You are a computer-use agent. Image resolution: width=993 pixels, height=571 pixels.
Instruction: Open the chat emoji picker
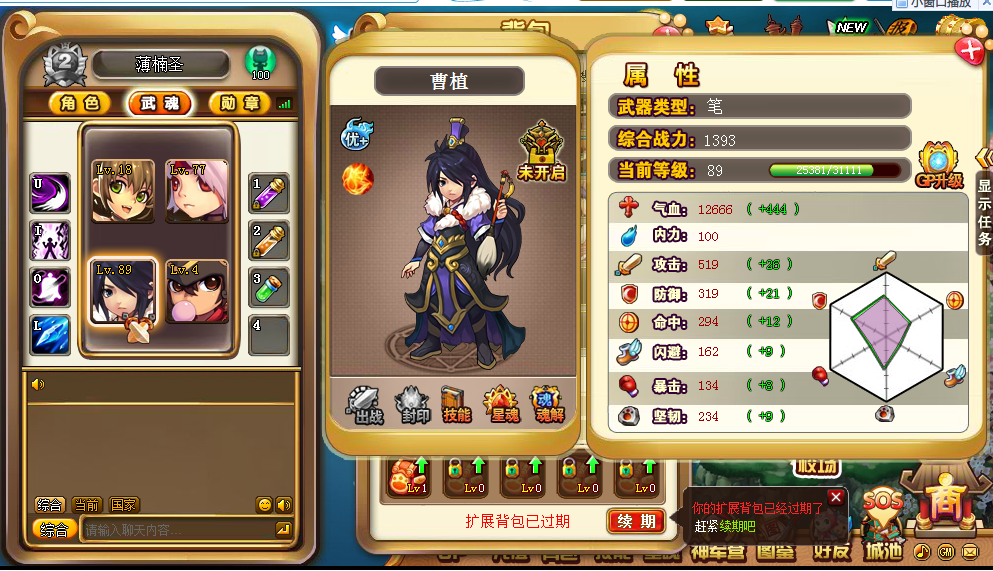264,505
